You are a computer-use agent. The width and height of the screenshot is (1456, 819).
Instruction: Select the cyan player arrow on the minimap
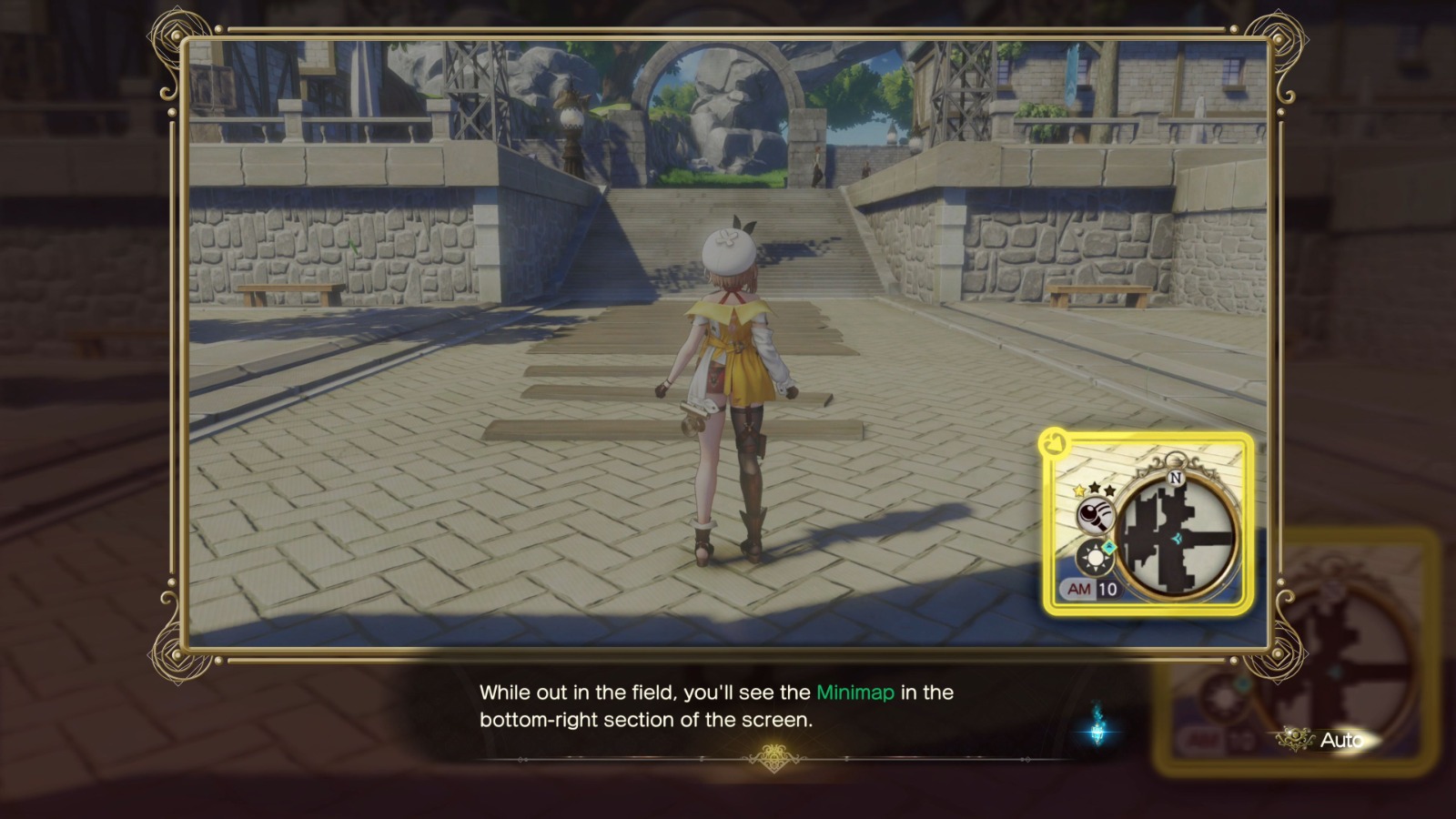(x=1178, y=538)
